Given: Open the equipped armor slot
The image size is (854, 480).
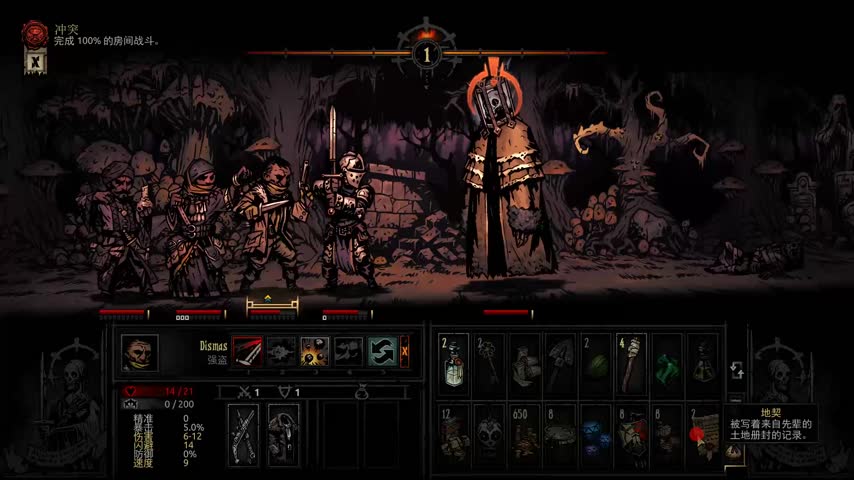Looking at the screenshot, I should (x=283, y=435).
